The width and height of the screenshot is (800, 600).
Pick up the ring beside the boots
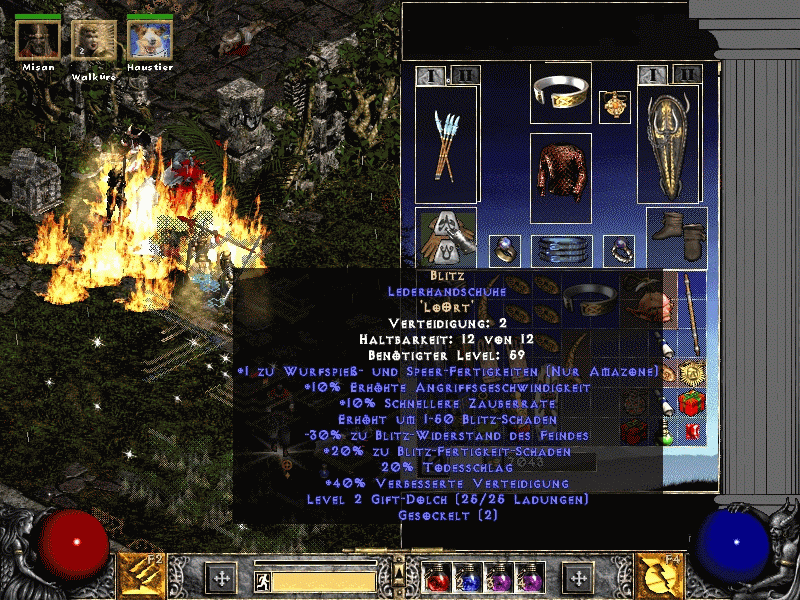pyautogui.click(x=617, y=250)
